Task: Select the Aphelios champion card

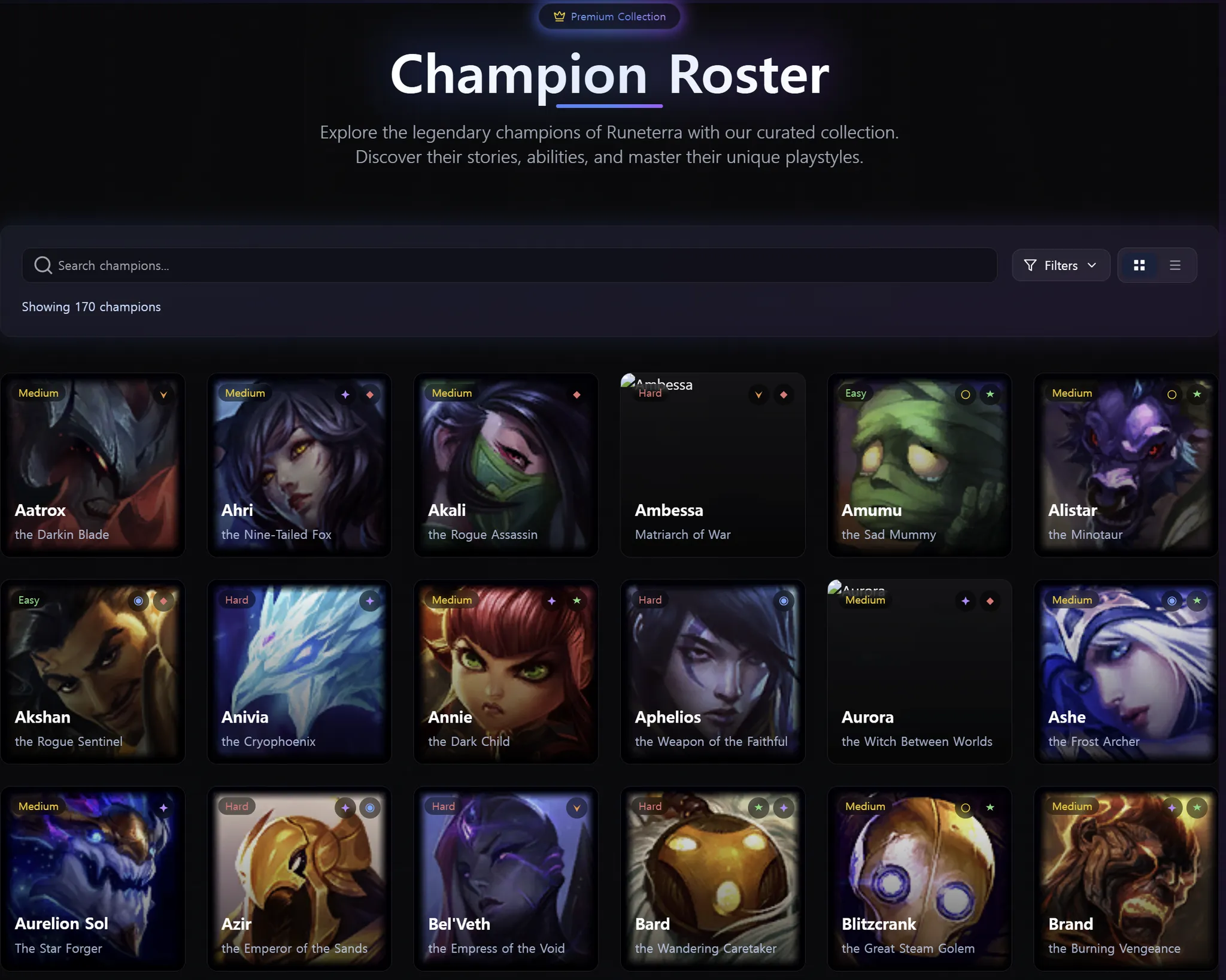Action: tap(712, 672)
